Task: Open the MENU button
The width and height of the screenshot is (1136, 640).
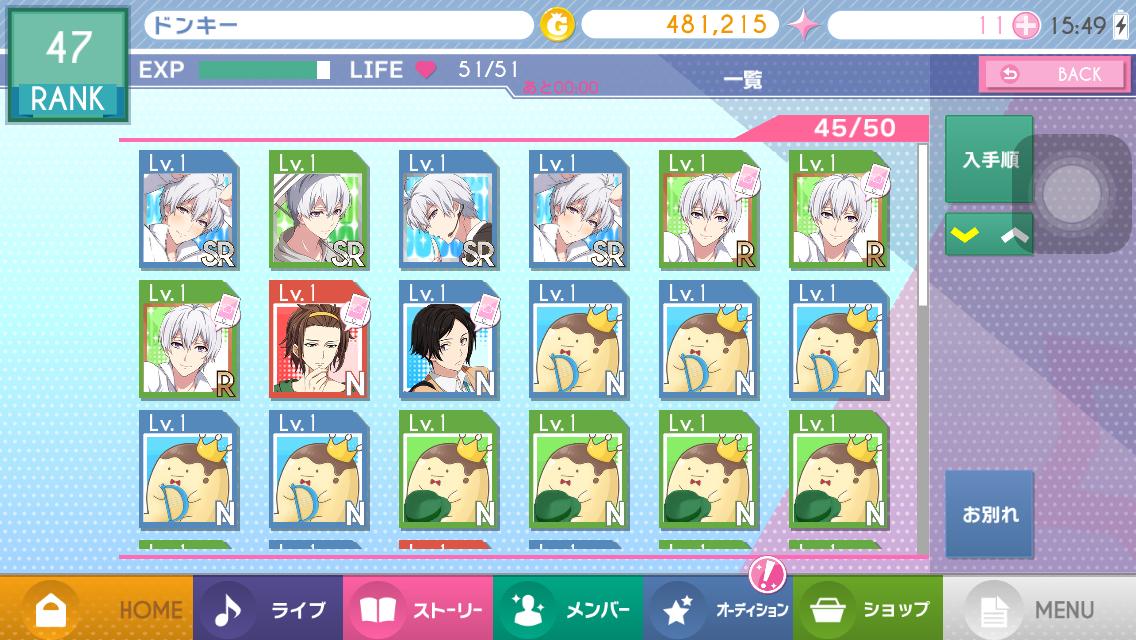Action: (1039, 608)
